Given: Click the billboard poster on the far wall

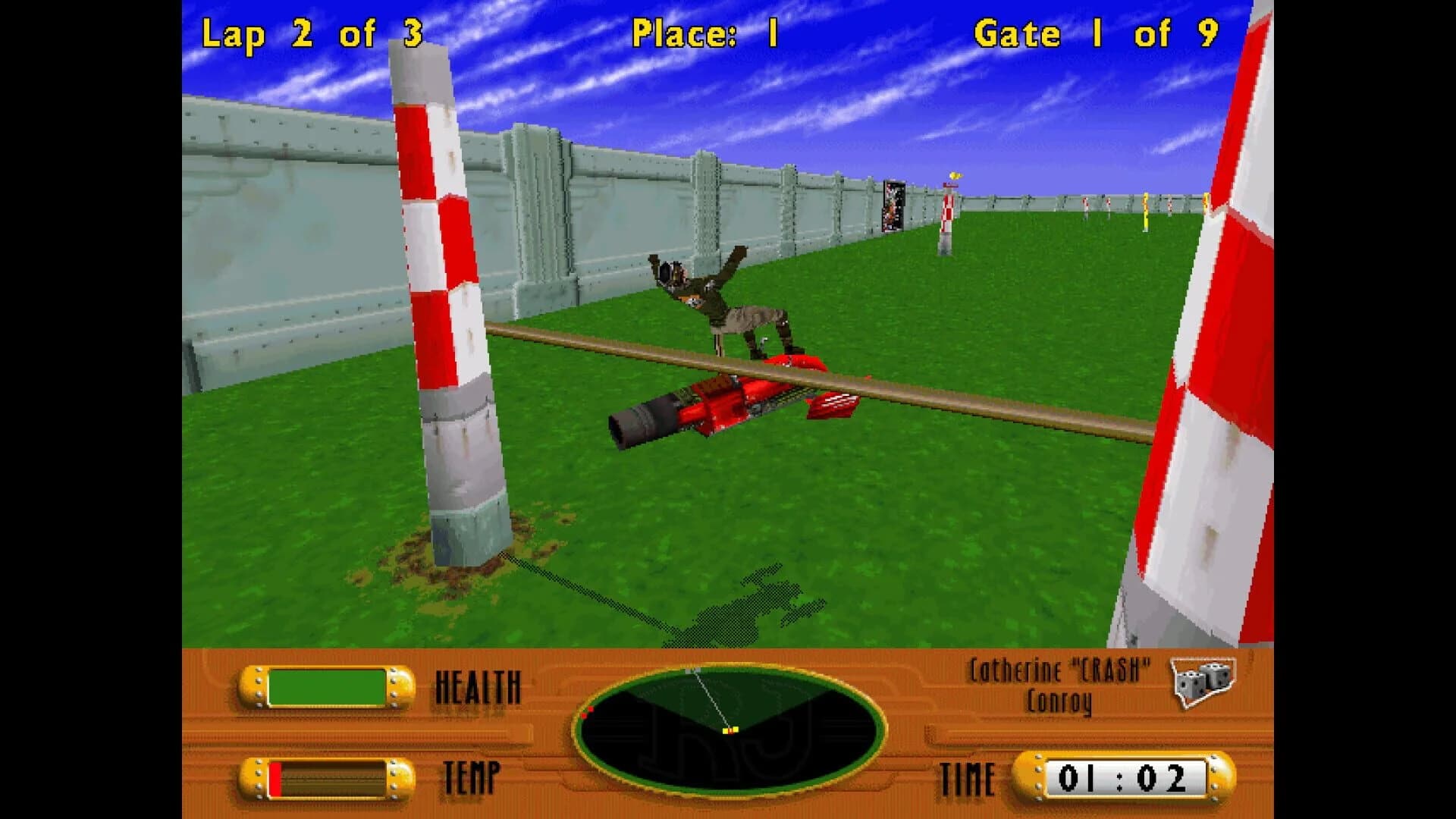Looking at the screenshot, I should click(895, 205).
